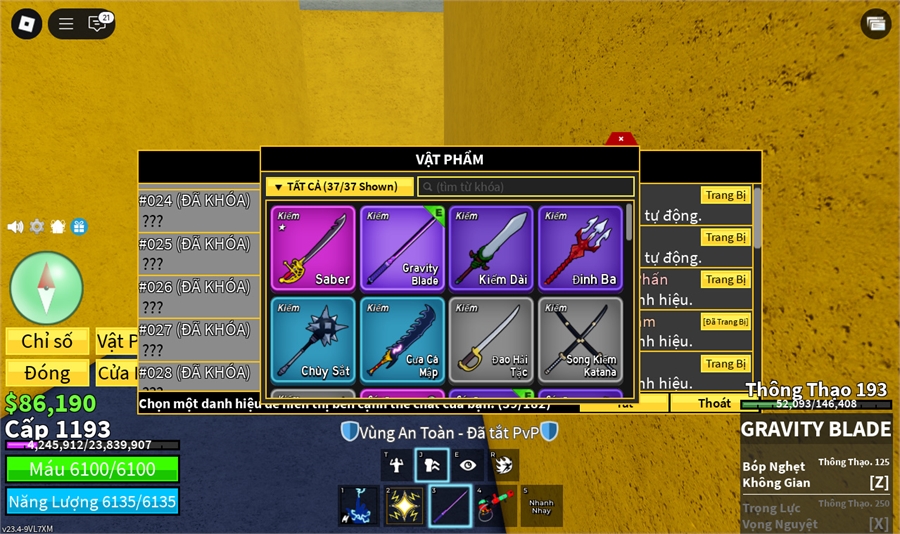
Task: Select the Nhanh Nhảy hotbar slot
Action: [541, 505]
